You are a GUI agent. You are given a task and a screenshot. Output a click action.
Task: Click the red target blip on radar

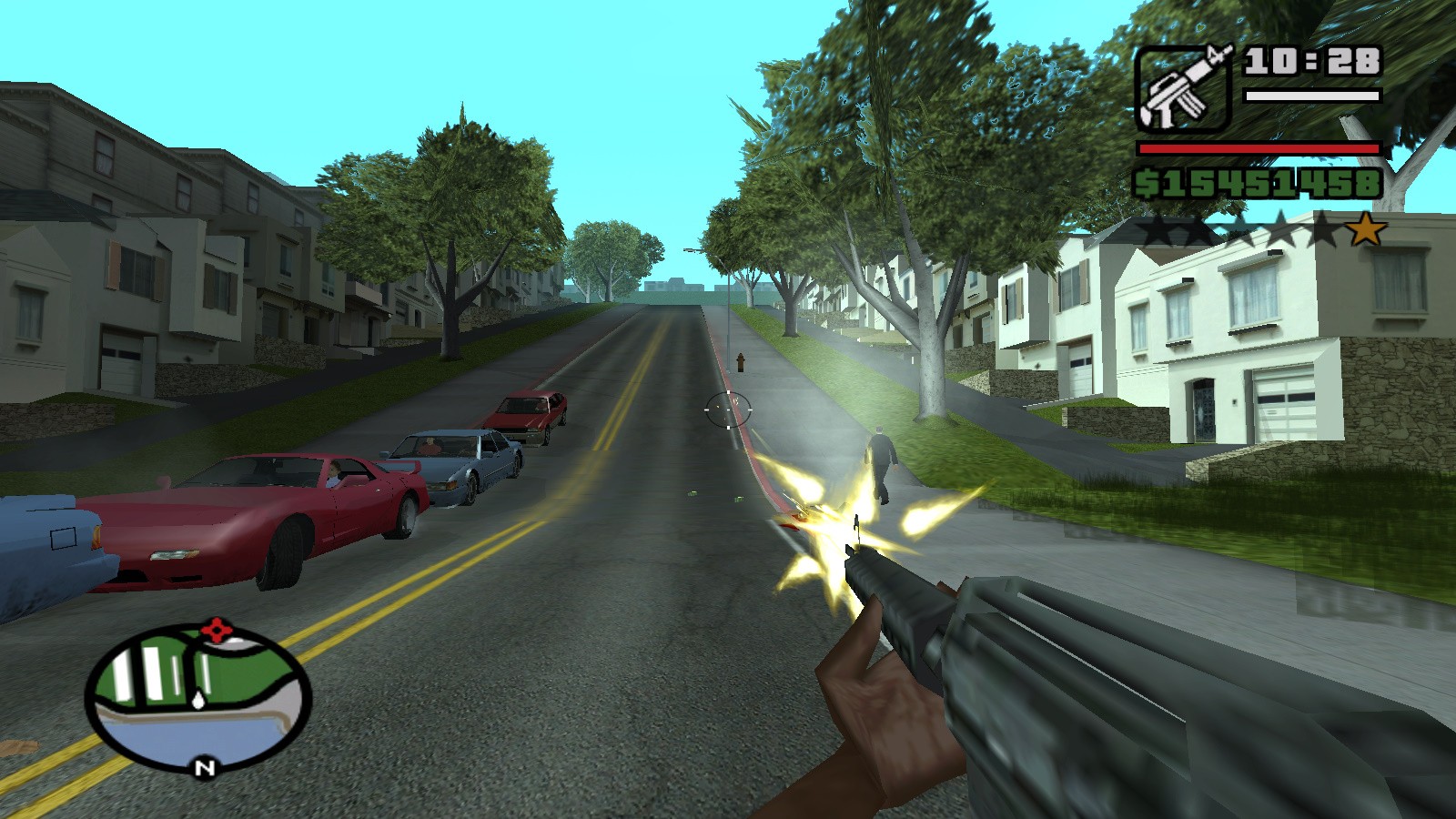pyautogui.click(x=217, y=630)
